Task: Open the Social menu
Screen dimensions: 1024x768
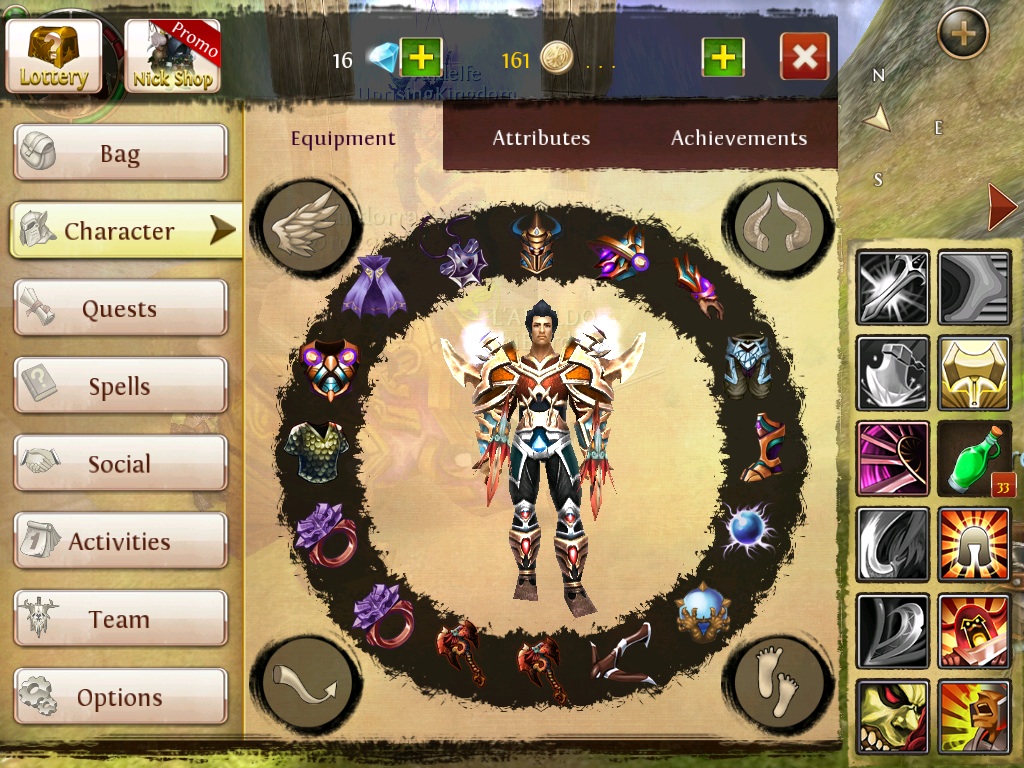Action: tap(120, 463)
